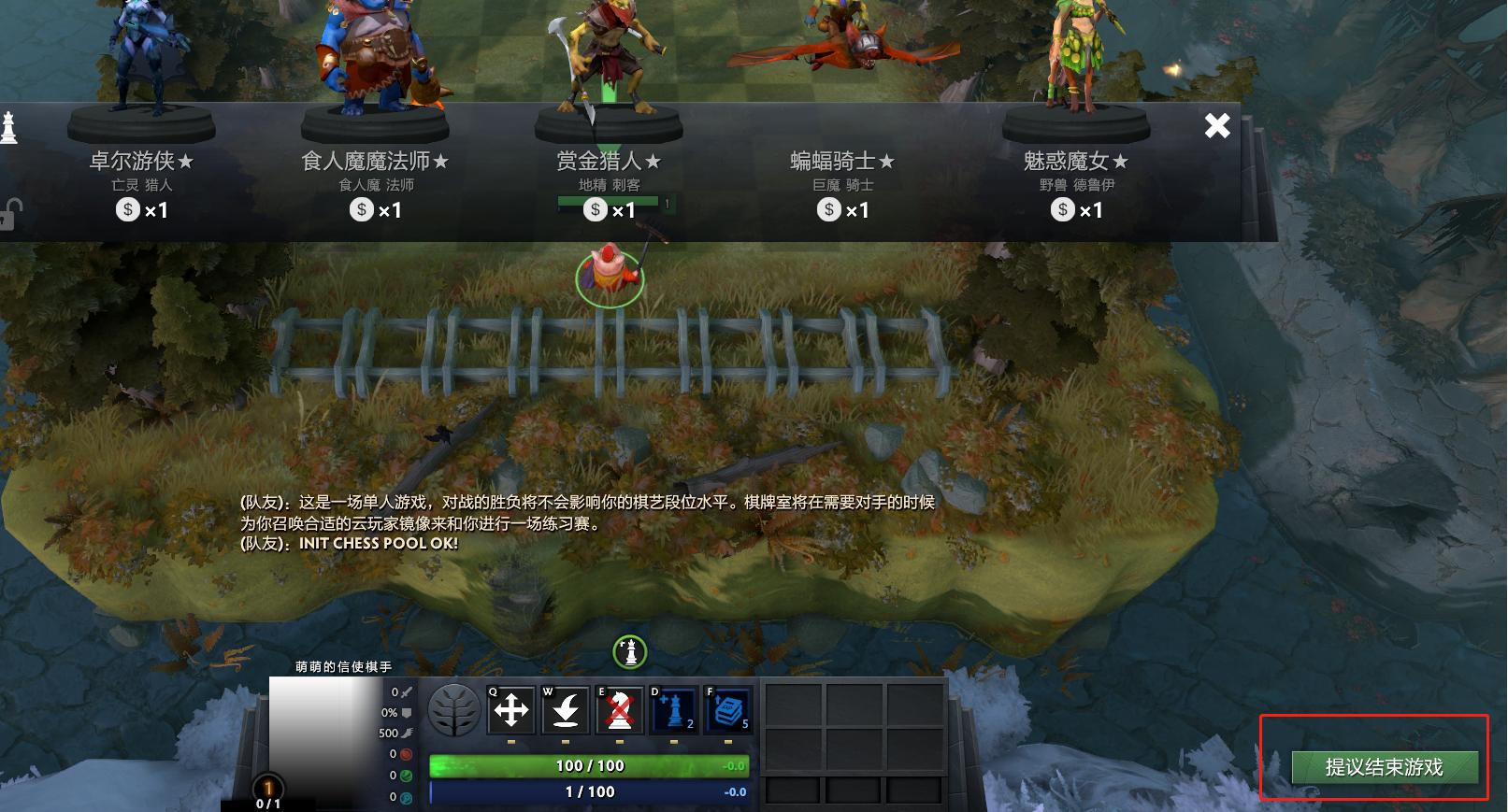Click the E sell chess piece ability

(x=620, y=711)
